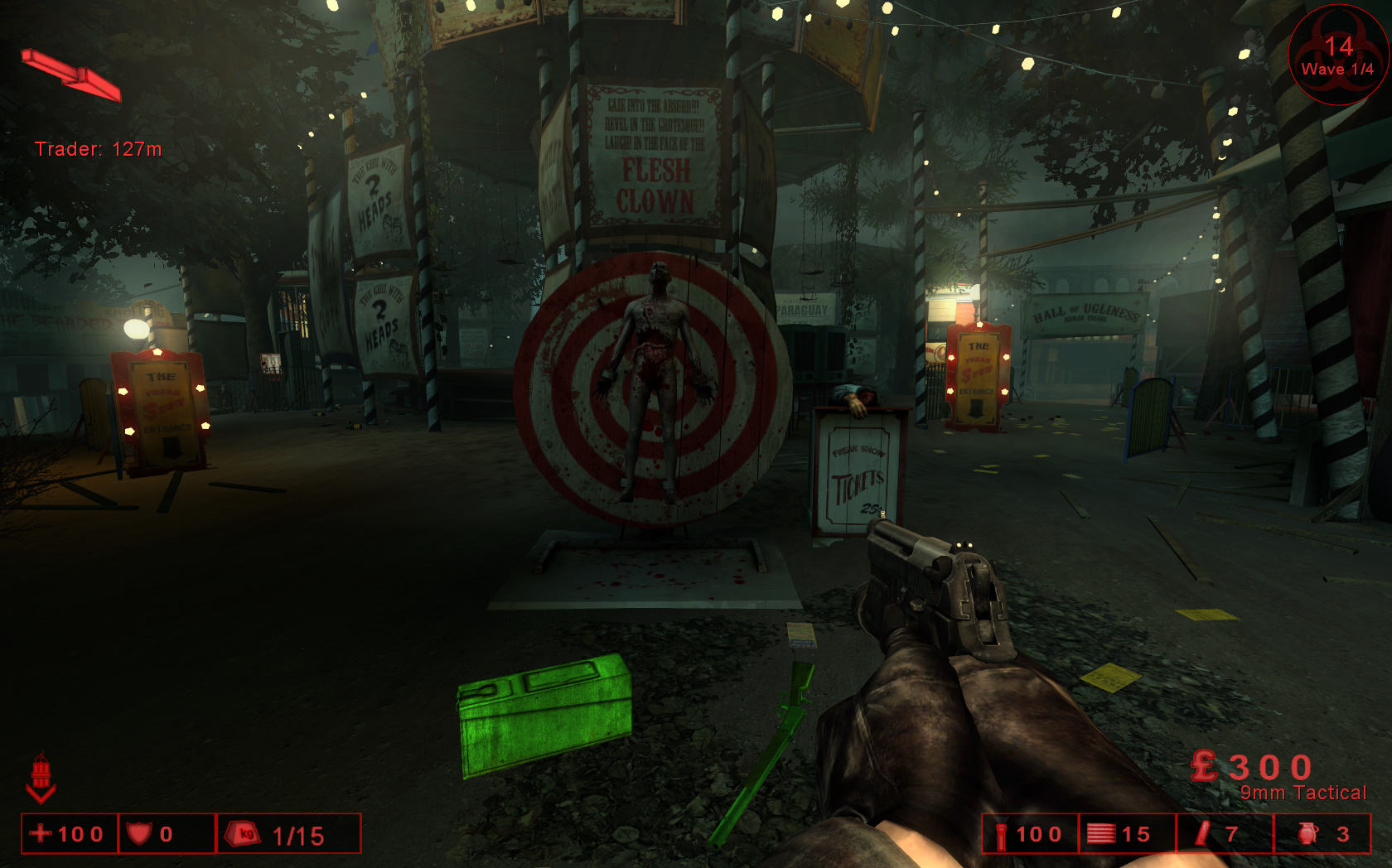Viewport: 1392px width, 868px height.
Task: Choose the medical syringe icon
Action: pyautogui.click(x=1202, y=834)
